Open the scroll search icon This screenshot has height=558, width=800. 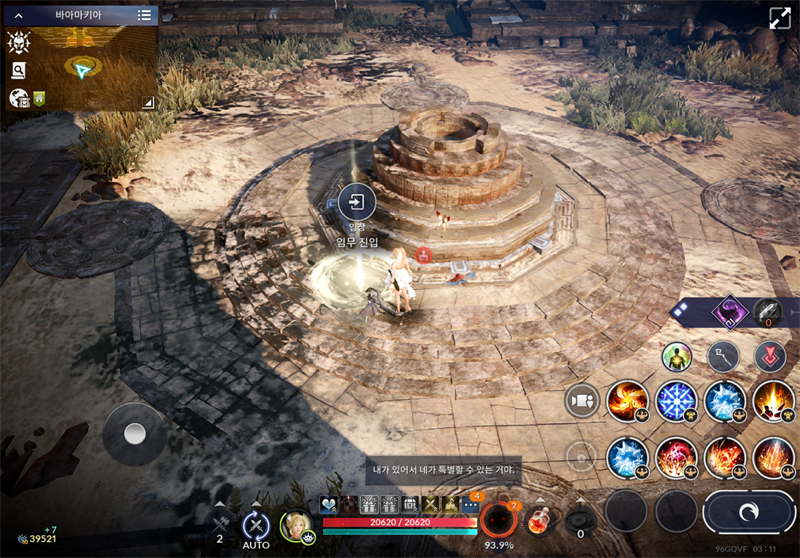18,70
